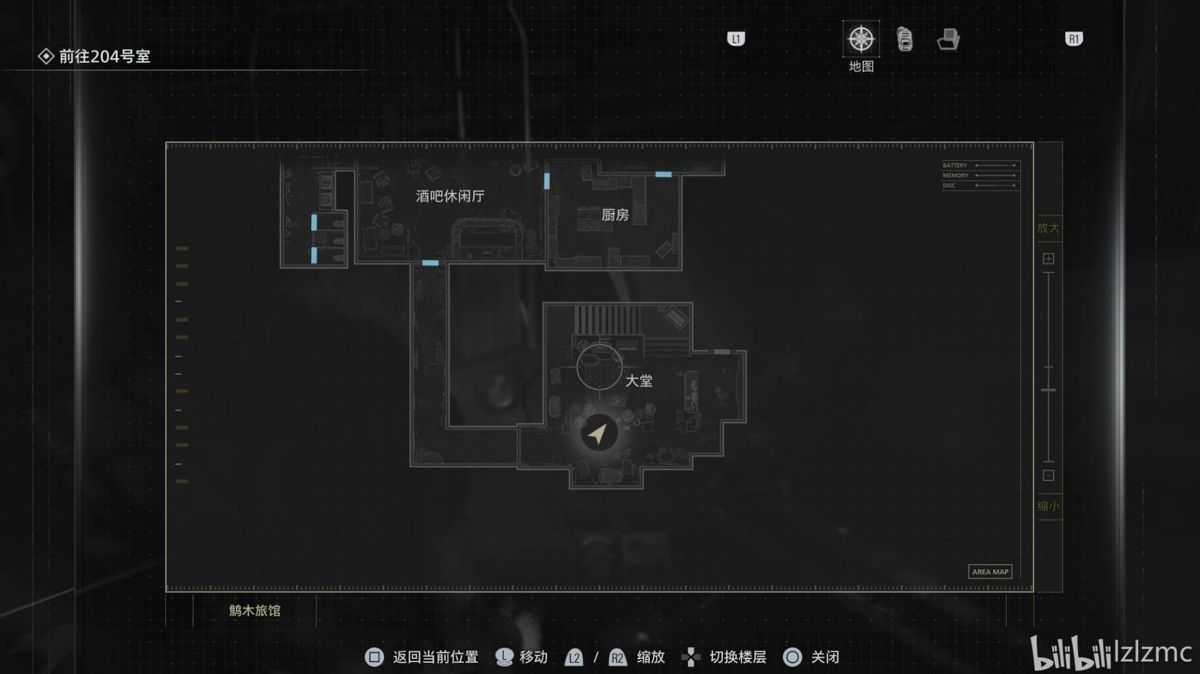Open the folder documents tab
The height and width of the screenshot is (674, 1200).
click(948, 40)
